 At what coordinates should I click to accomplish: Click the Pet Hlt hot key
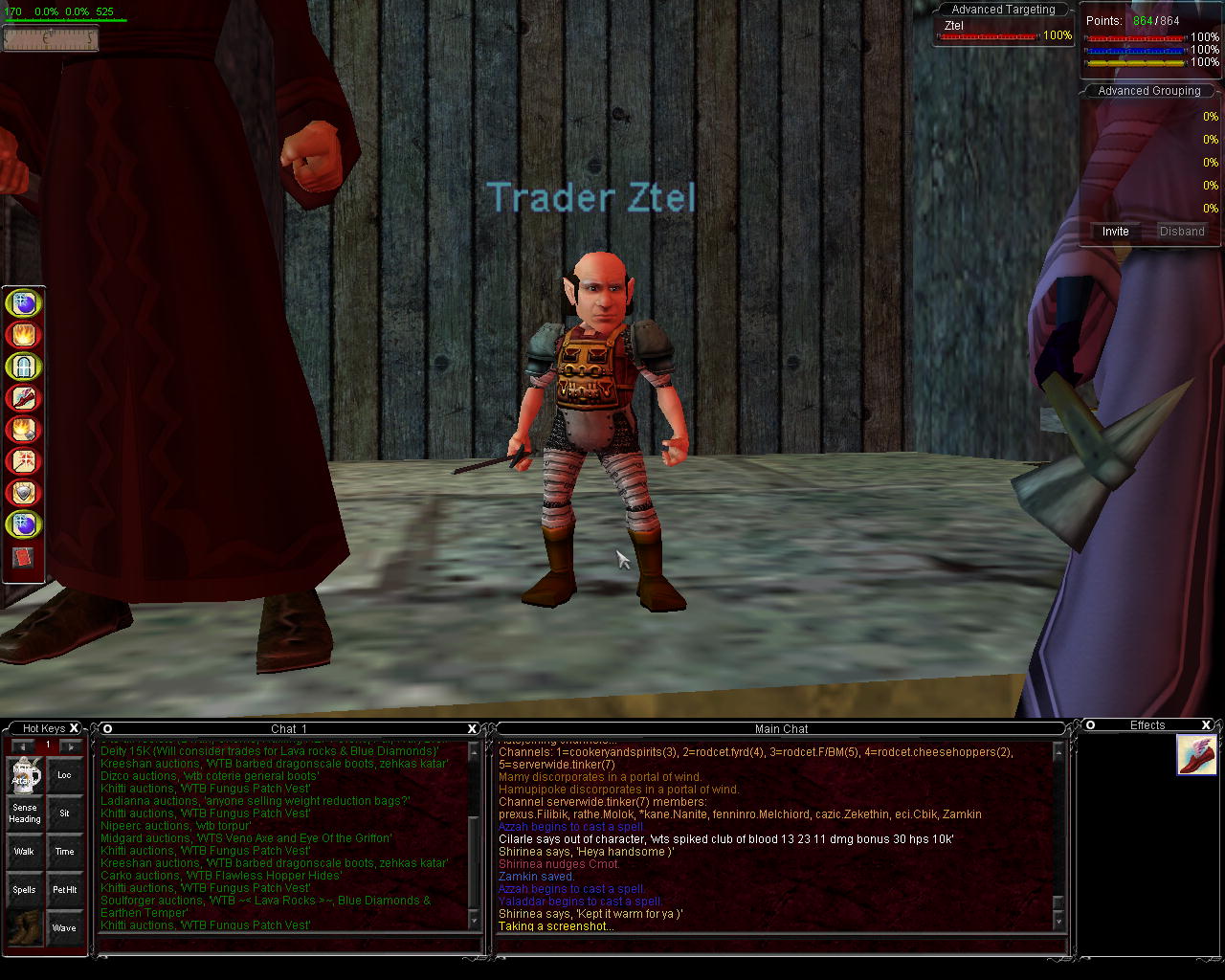click(64, 890)
